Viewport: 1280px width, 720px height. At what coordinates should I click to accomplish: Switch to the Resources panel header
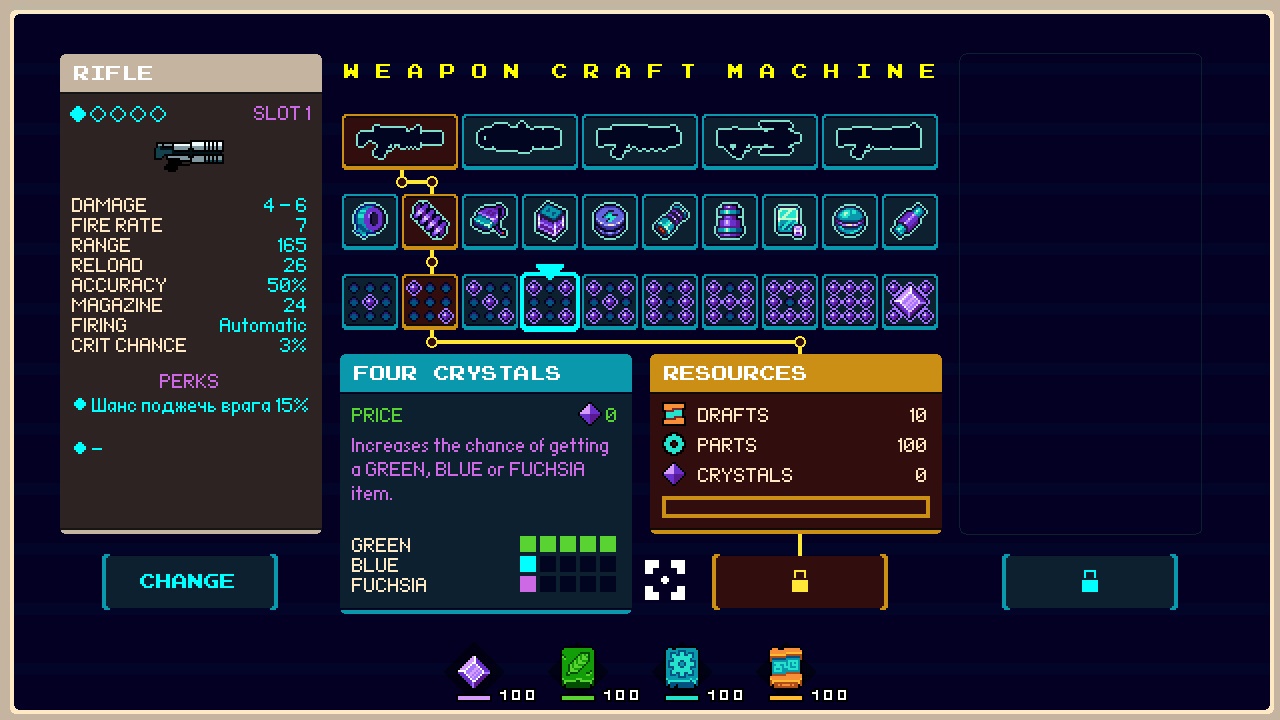click(x=795, y=373)
